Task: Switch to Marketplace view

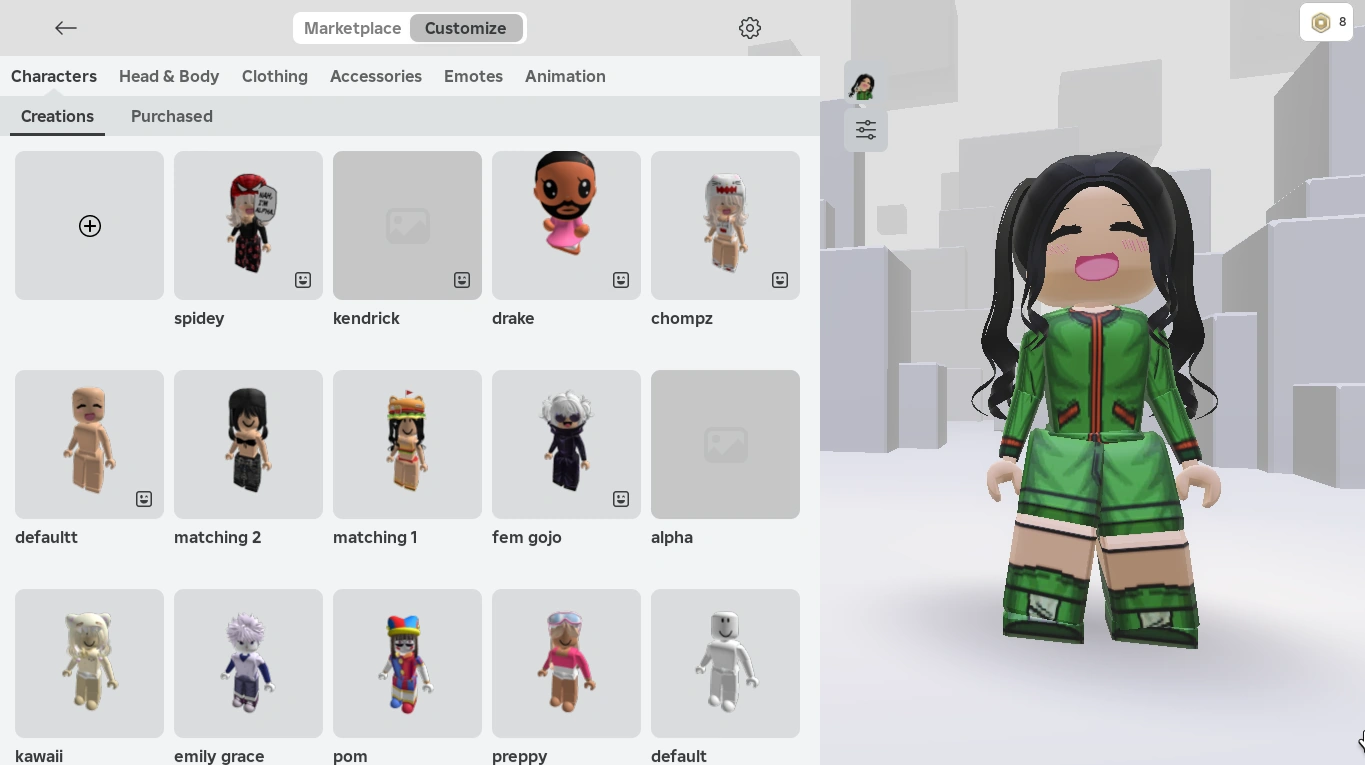Action: tap(352, 28)
